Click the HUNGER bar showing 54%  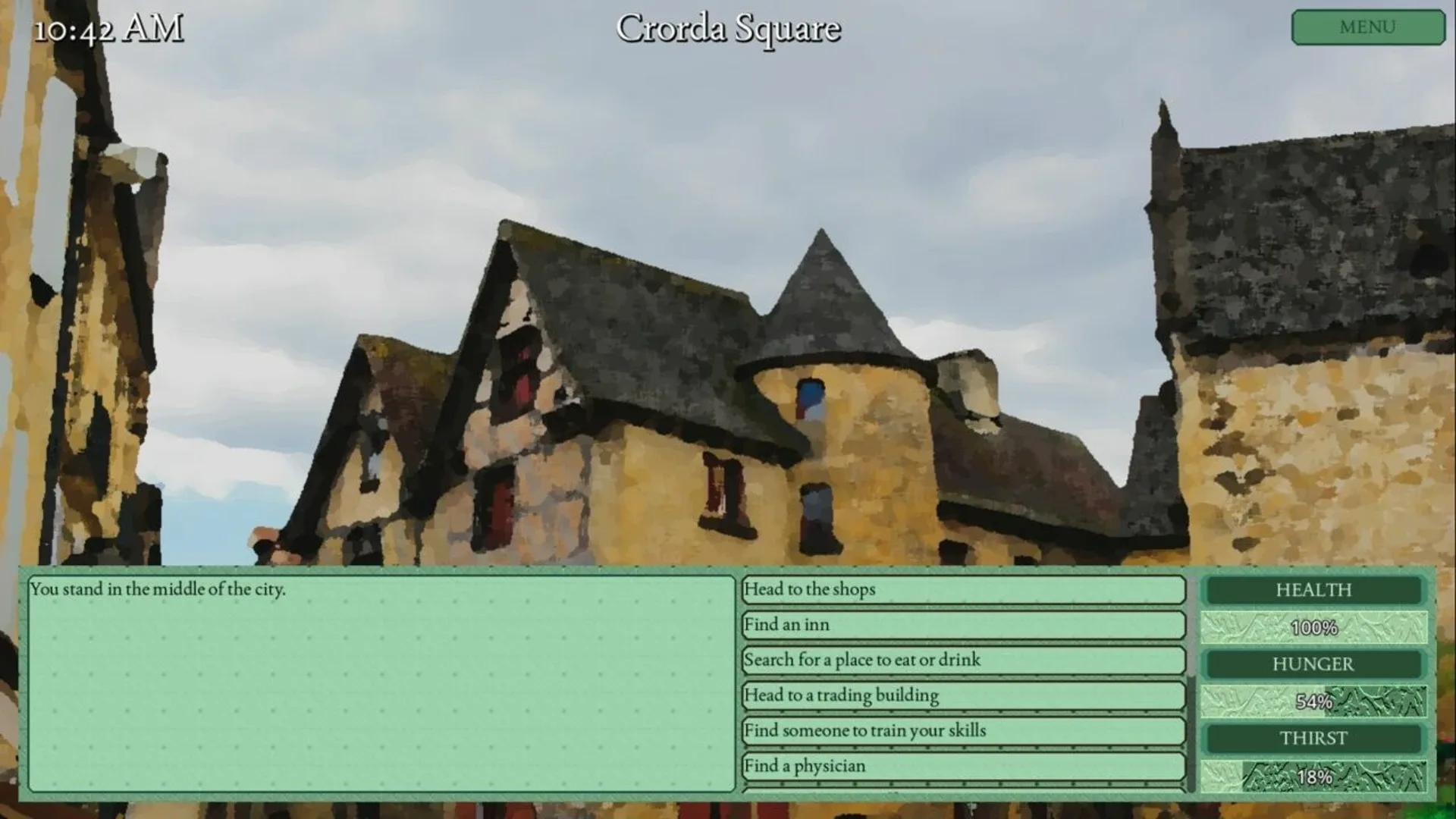click(1314, 701)
